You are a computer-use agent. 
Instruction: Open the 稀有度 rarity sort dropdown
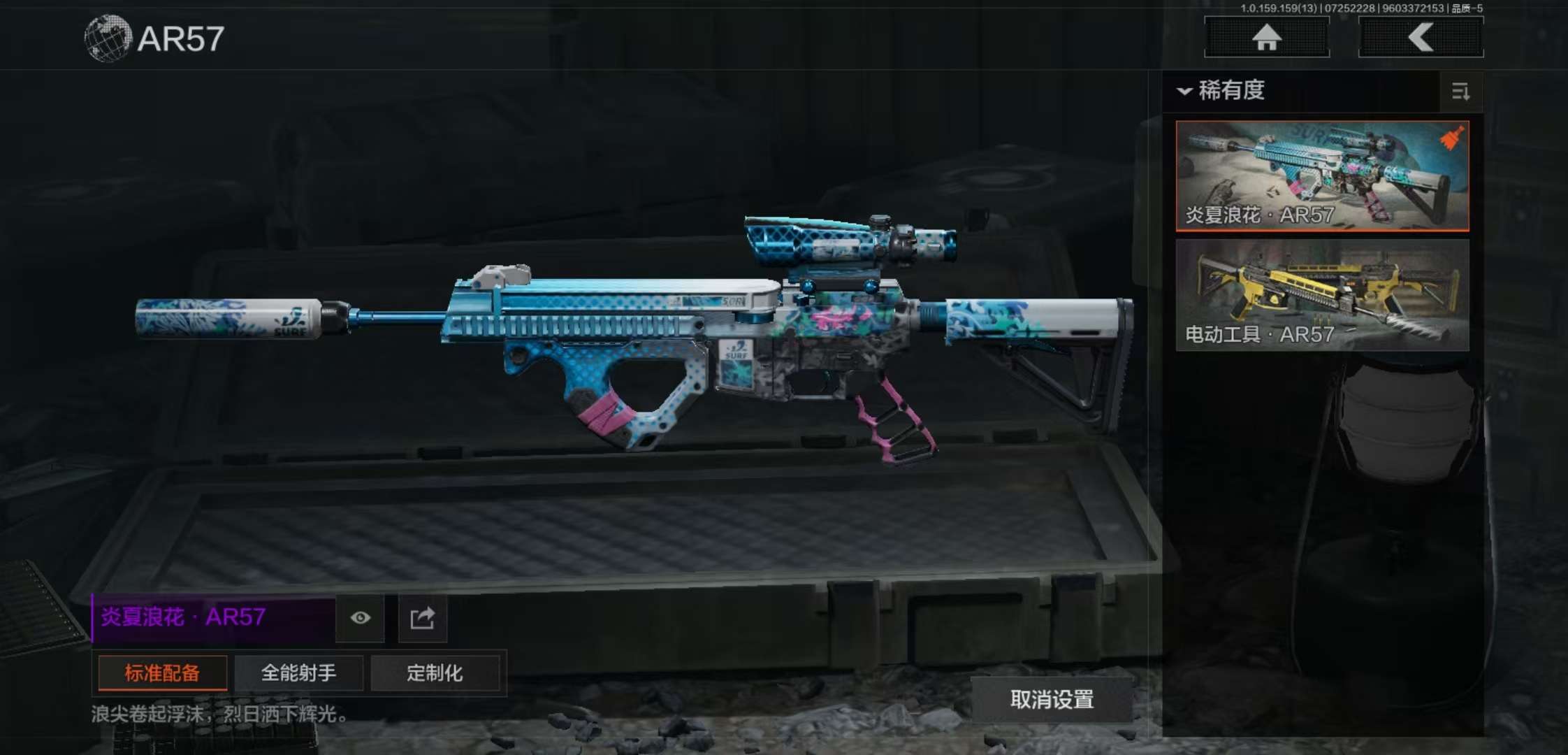point(1223,91)
